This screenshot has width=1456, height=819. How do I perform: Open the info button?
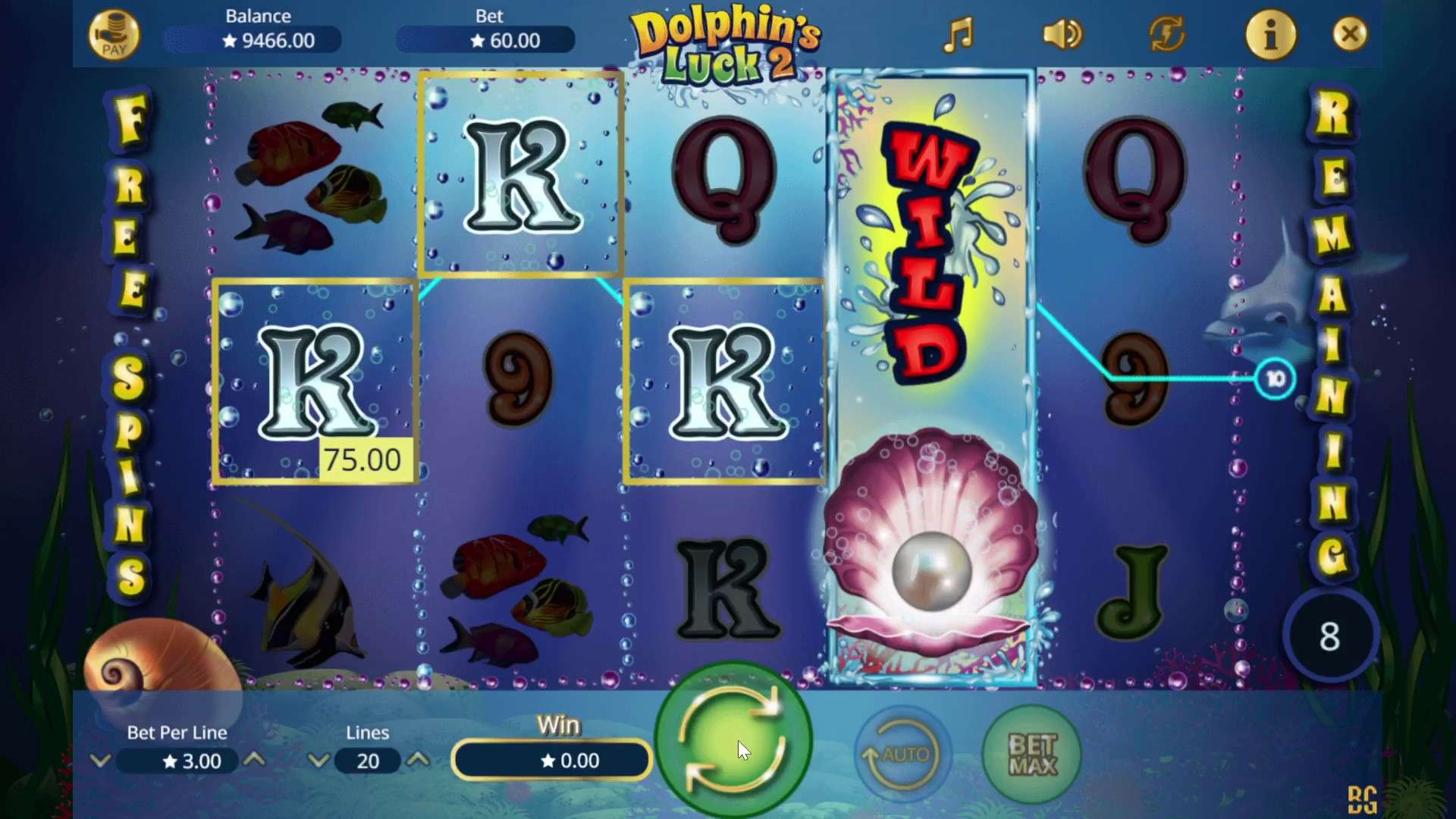pos(1271,35)
